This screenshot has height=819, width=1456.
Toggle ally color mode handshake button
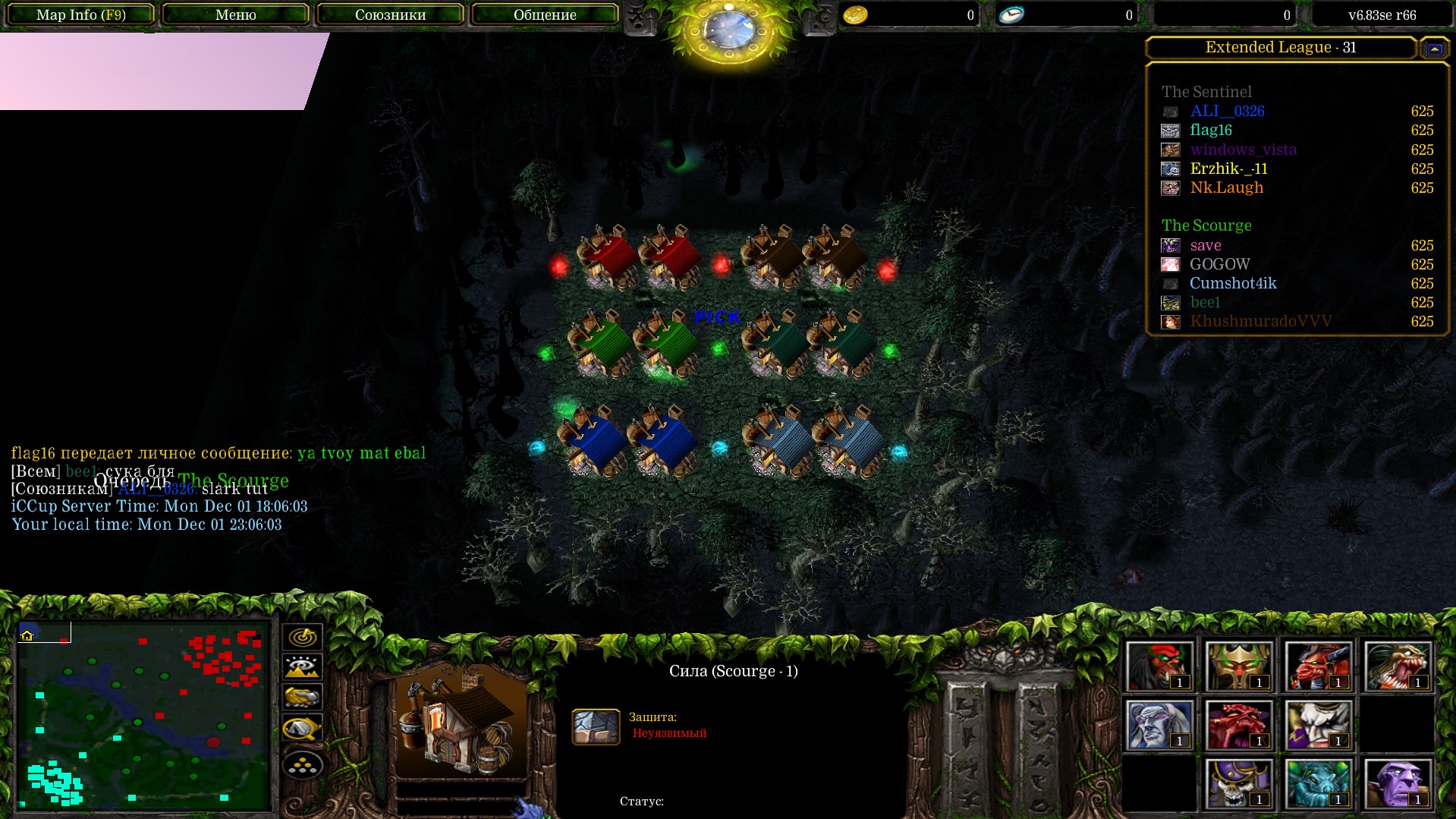pyautogui.click(x=302, y=697)
